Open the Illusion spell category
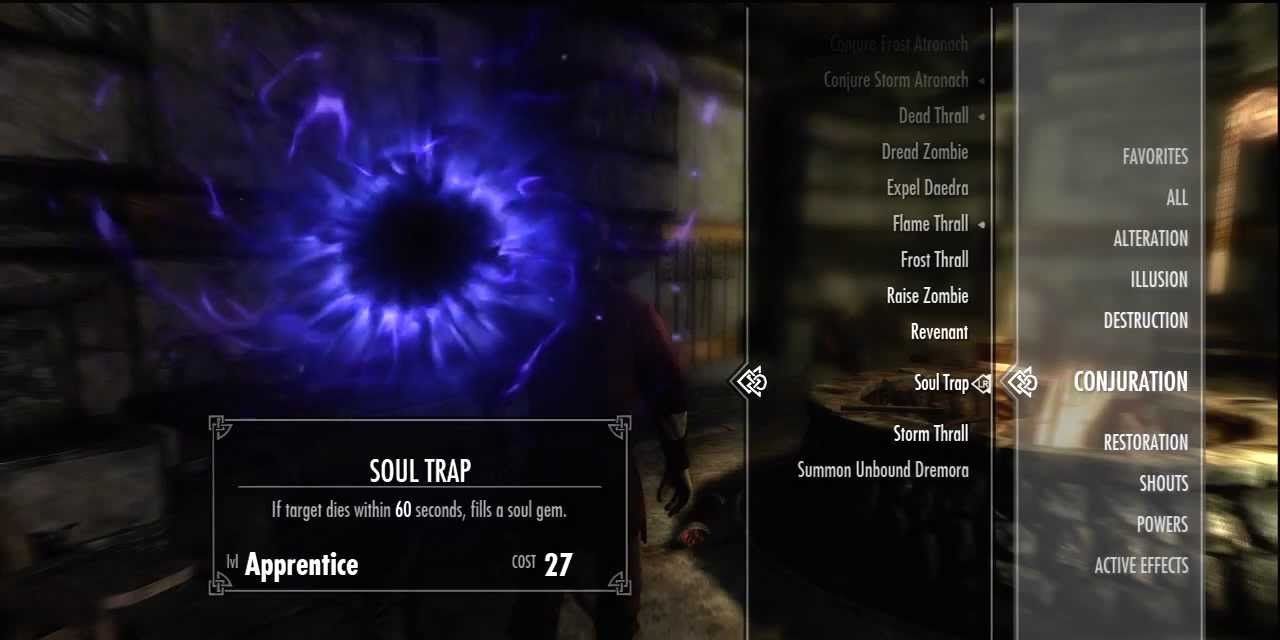 pyautogui.click(x=1159, y=280)
